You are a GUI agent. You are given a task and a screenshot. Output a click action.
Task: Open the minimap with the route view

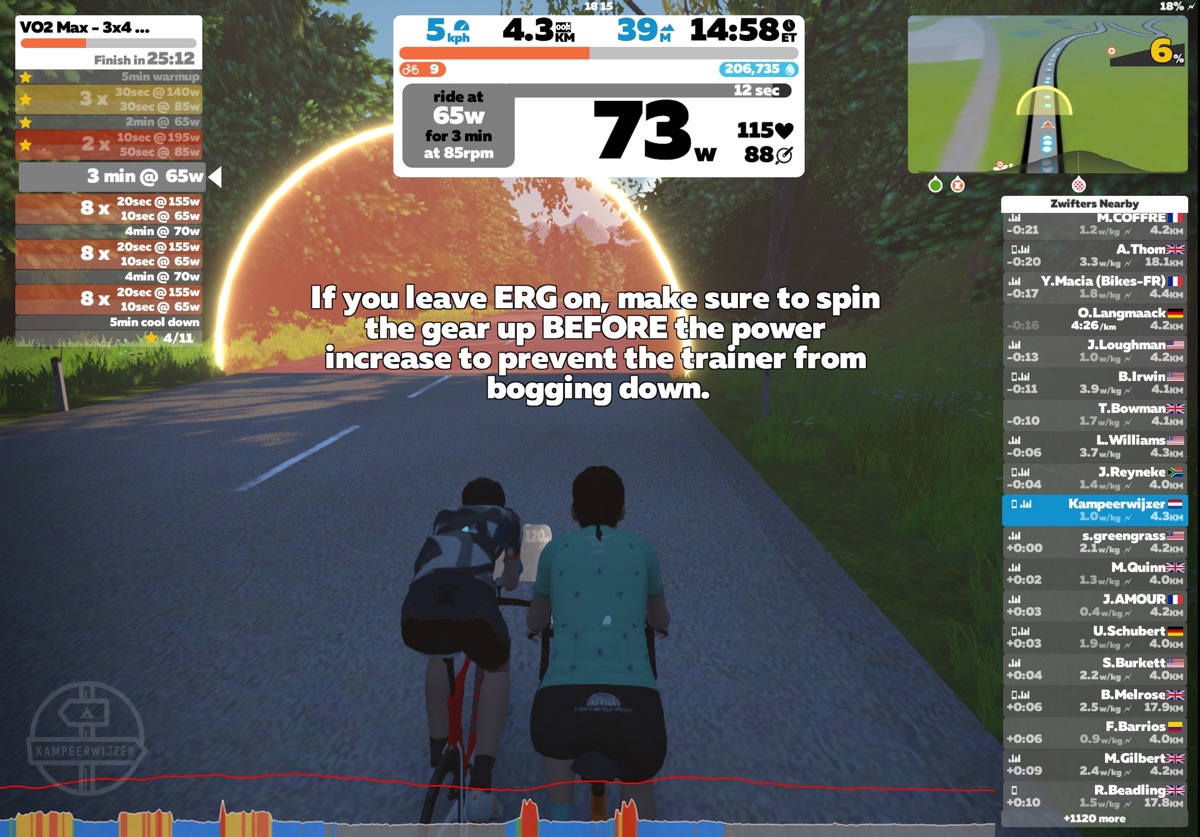[1047, 95]
